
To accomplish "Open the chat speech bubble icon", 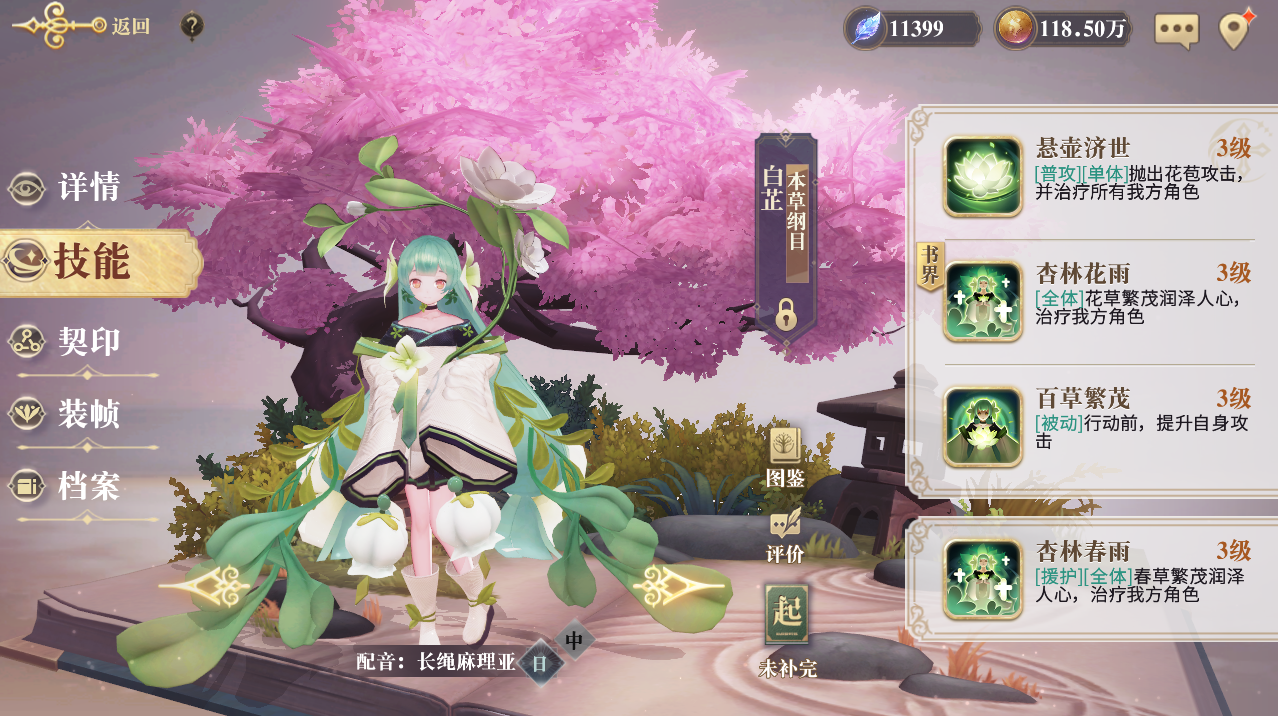I will pyautogui.click(x=1176, y=30).
